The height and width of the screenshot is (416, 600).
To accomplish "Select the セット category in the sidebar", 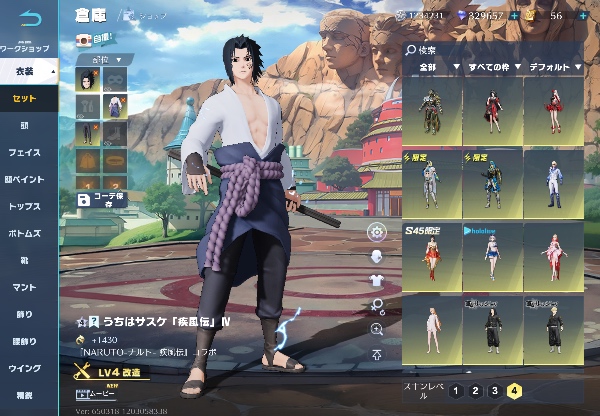I will click(24, 98).
